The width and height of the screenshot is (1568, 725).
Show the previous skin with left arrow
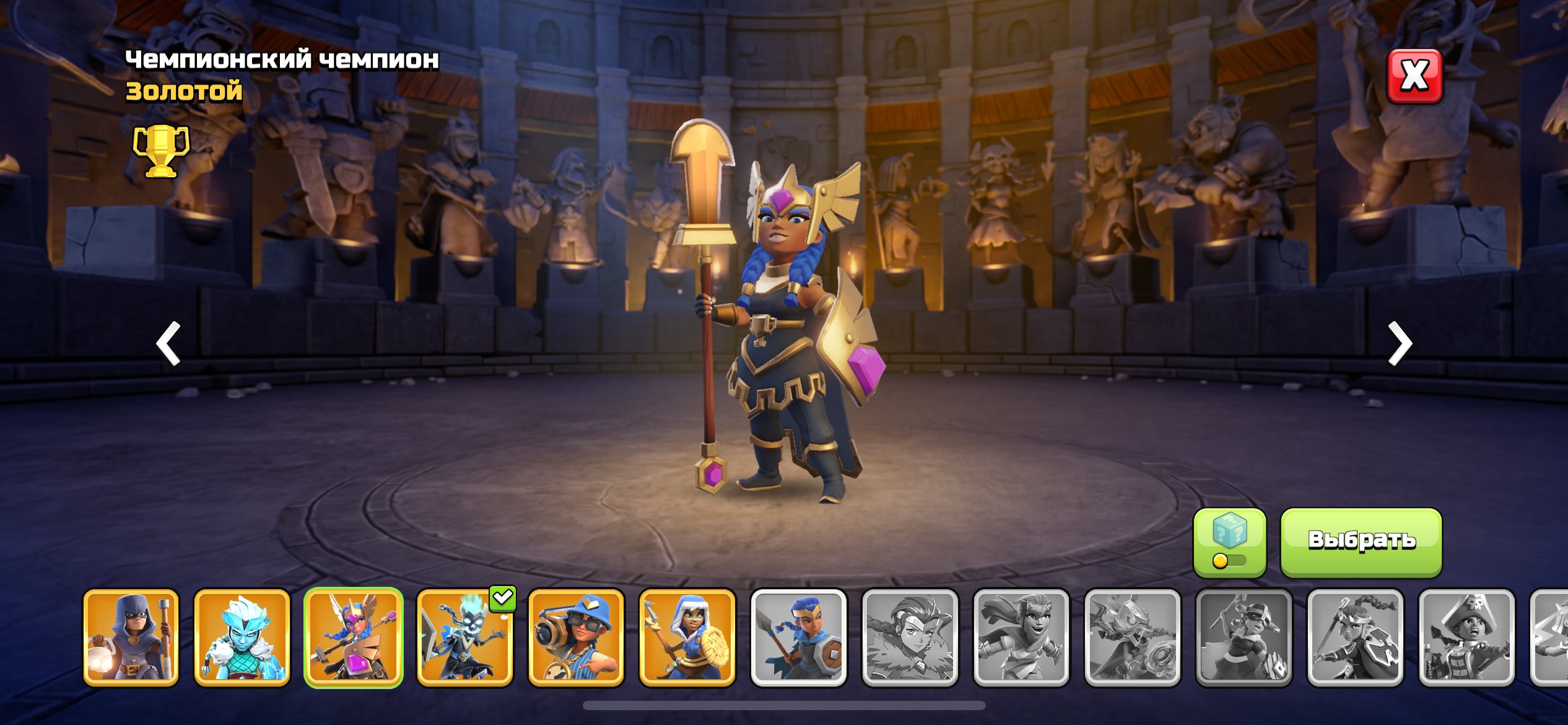tap(168, 343)
